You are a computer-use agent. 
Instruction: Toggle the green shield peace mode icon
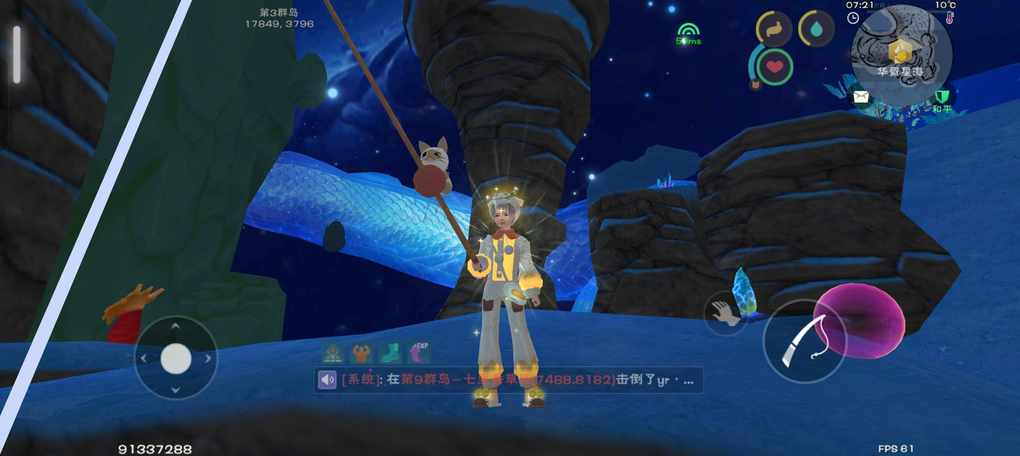(940, 98)
